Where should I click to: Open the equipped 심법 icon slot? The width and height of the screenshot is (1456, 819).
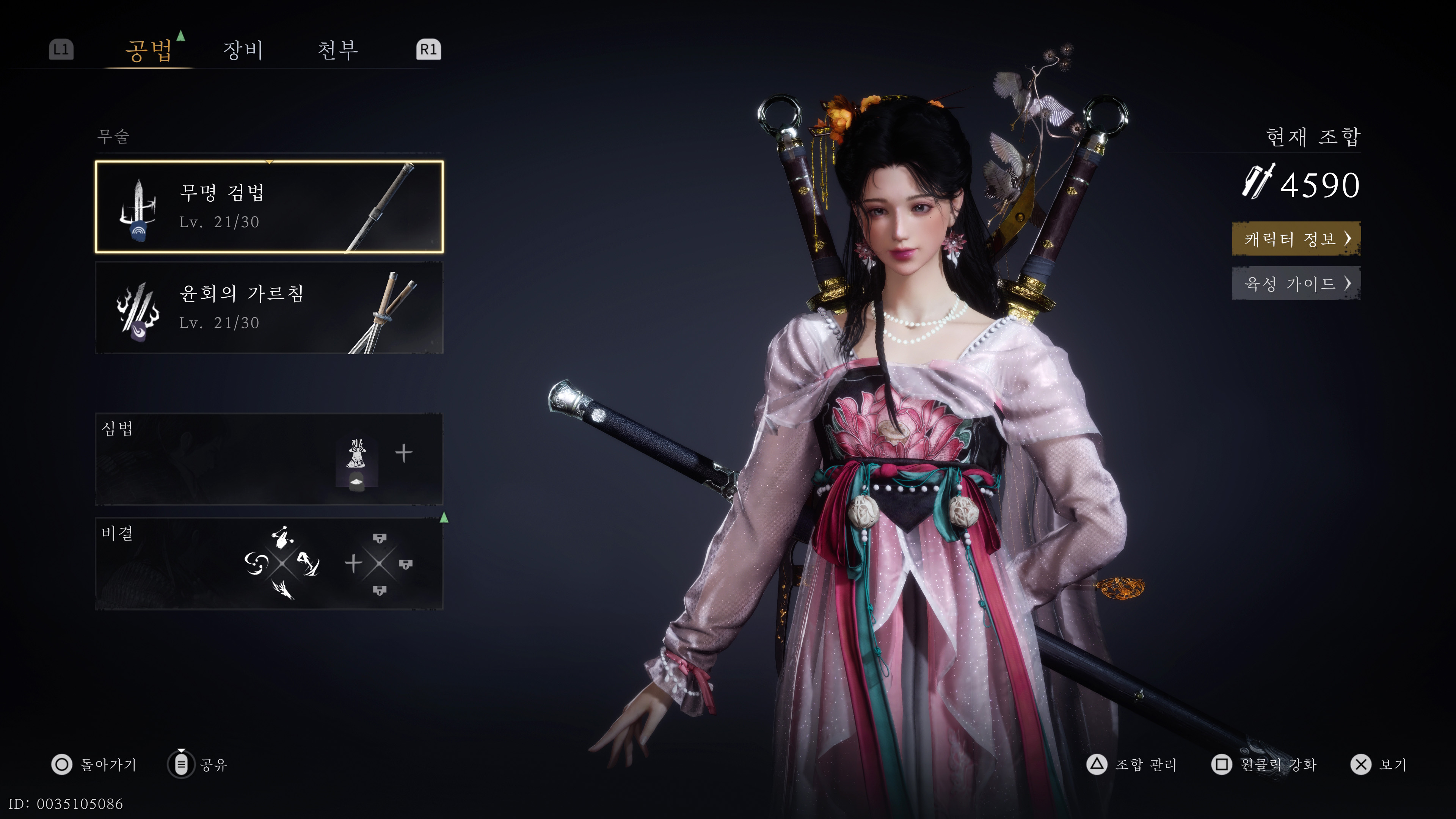(356, 461)
